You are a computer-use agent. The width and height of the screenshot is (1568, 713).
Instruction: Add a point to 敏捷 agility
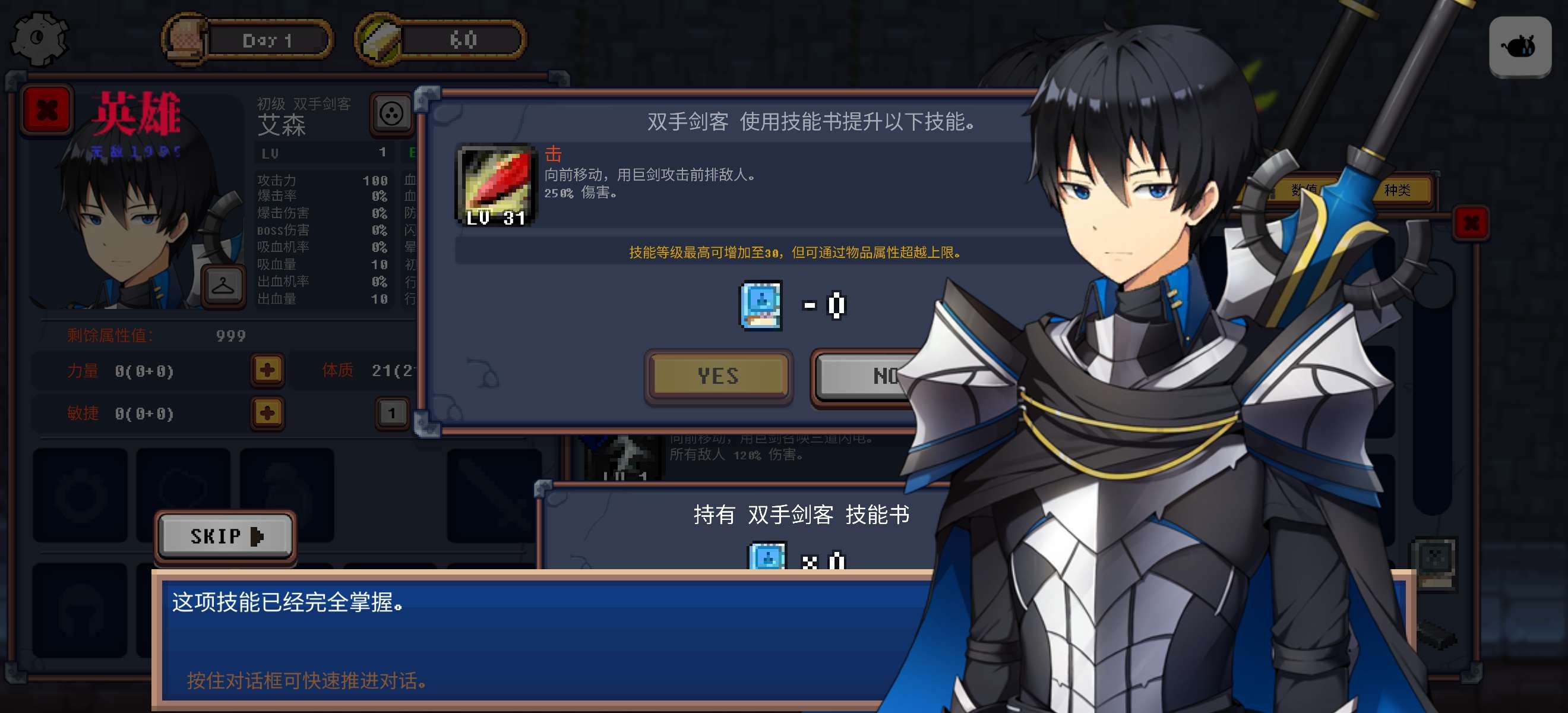pos(267,413)
